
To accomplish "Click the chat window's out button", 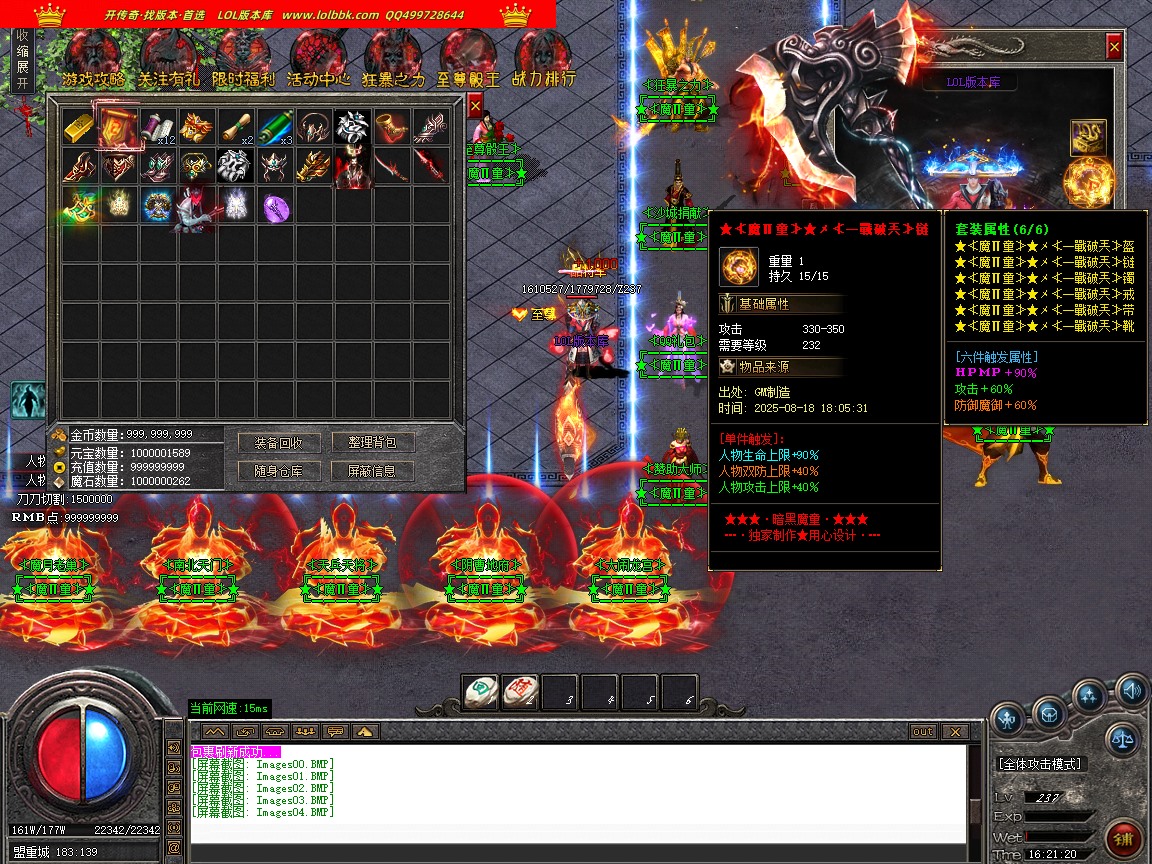I will pyautogui.click(x=922, y=732).
